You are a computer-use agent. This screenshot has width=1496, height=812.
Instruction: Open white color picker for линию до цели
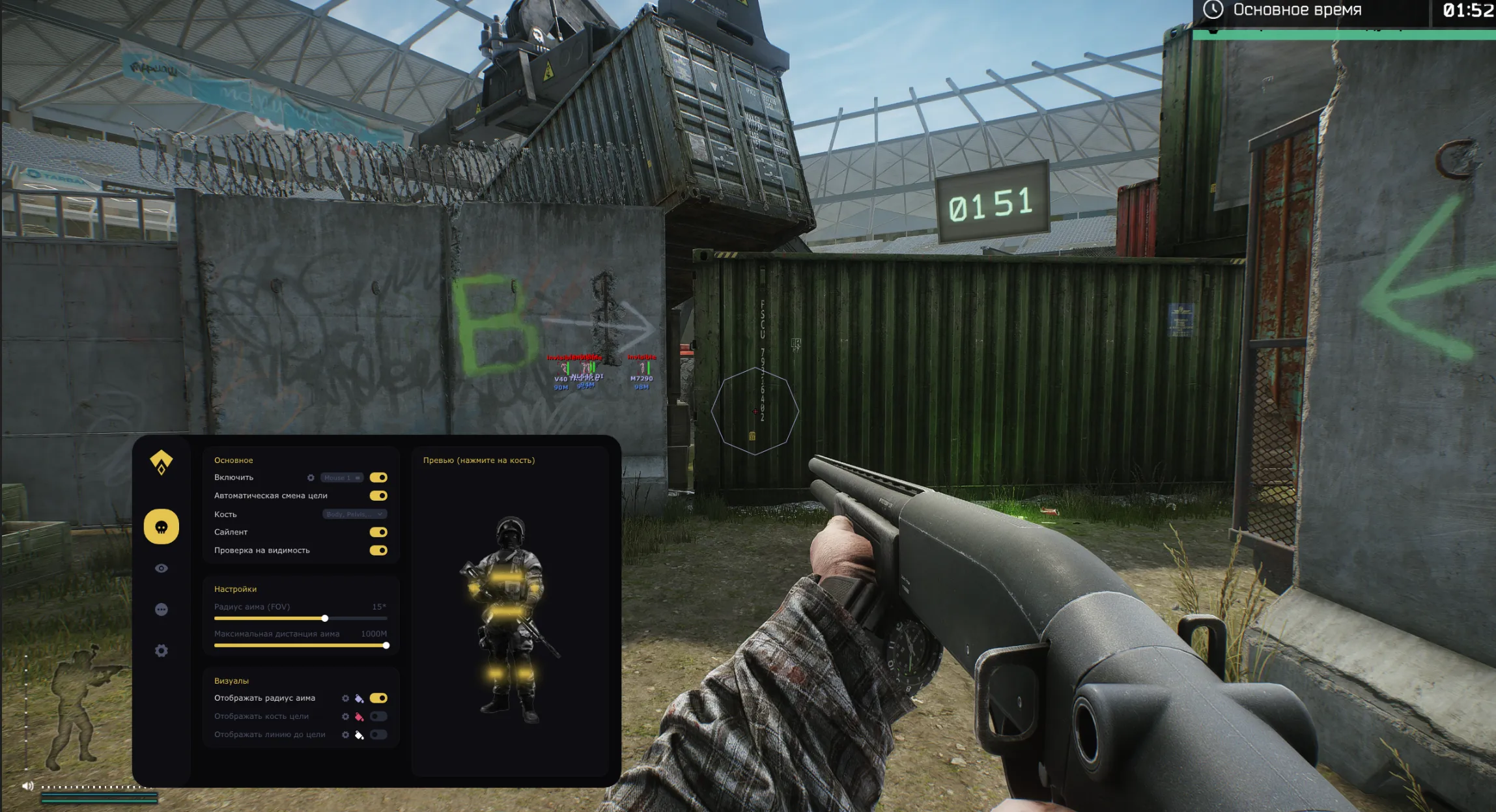click(x=359, y=735)
